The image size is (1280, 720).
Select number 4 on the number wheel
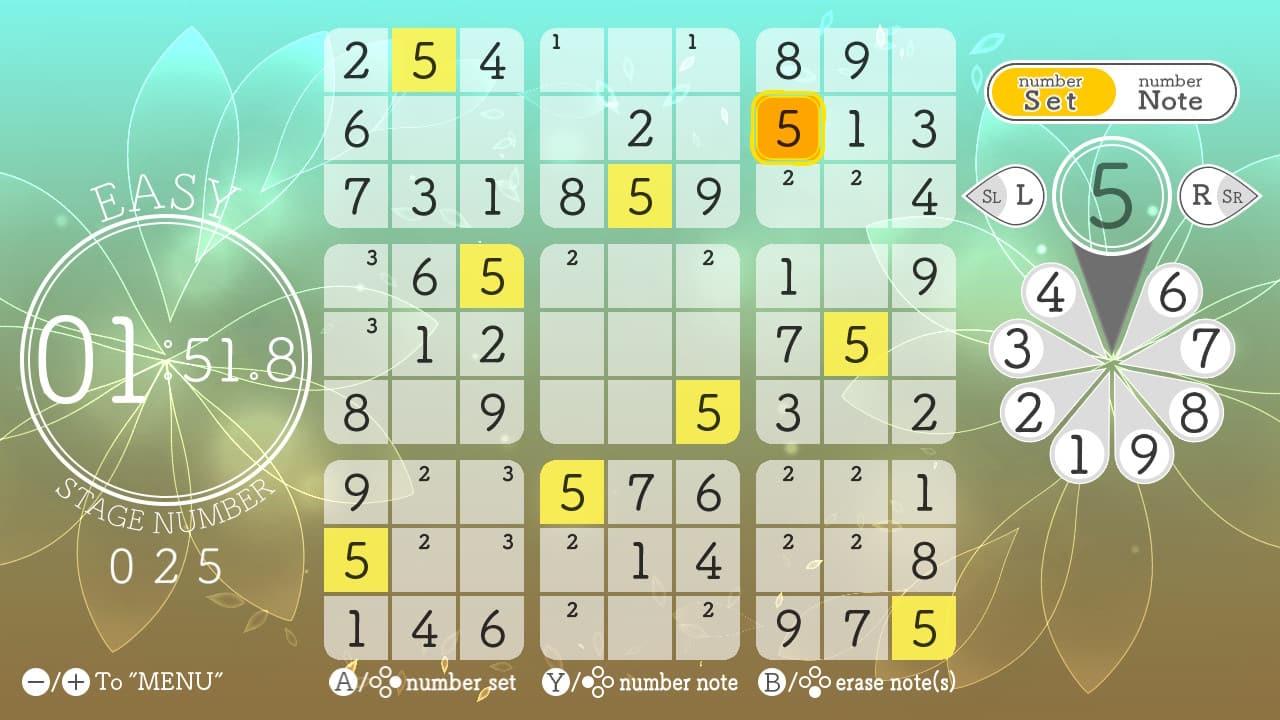[x=1052, y=291]
